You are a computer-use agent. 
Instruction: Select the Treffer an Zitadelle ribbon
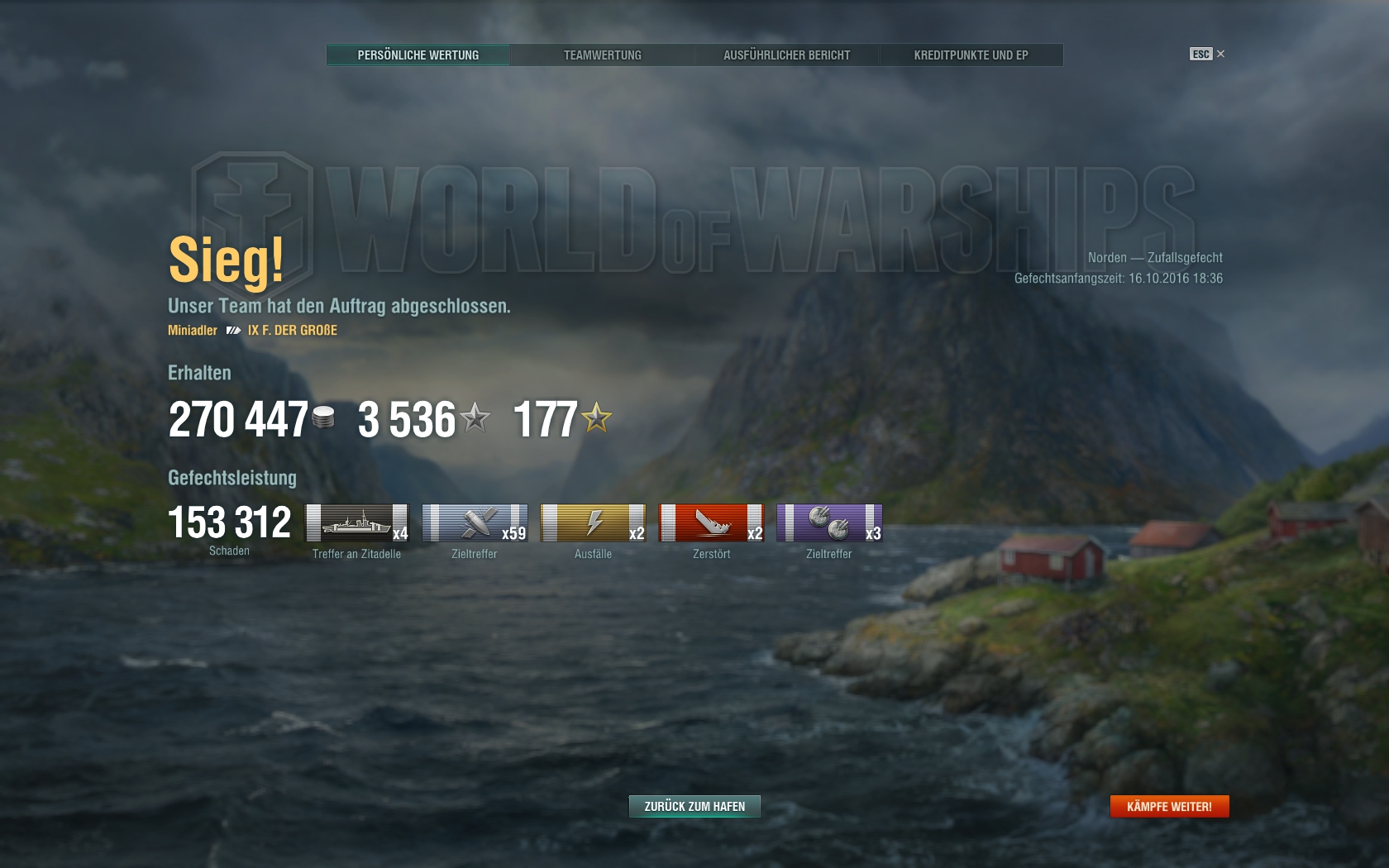357,523
